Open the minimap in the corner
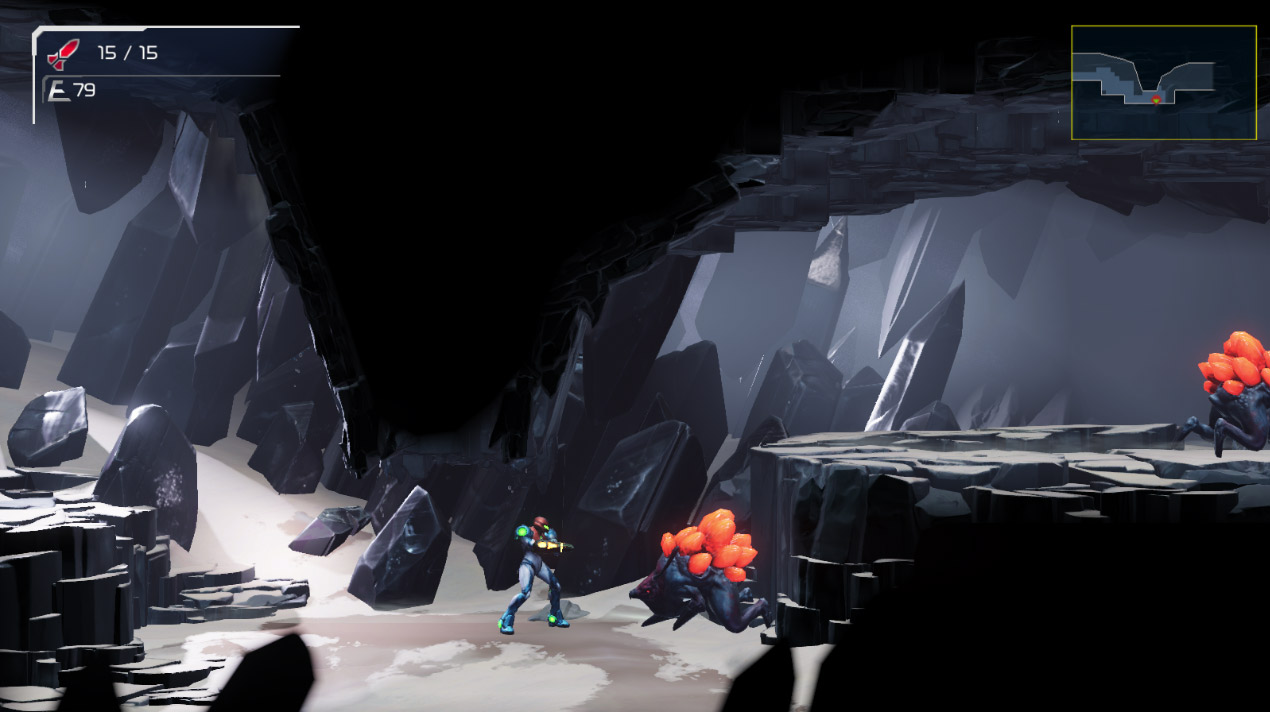This screenshot has width=1270, height=712. (x=1163, y=82)
